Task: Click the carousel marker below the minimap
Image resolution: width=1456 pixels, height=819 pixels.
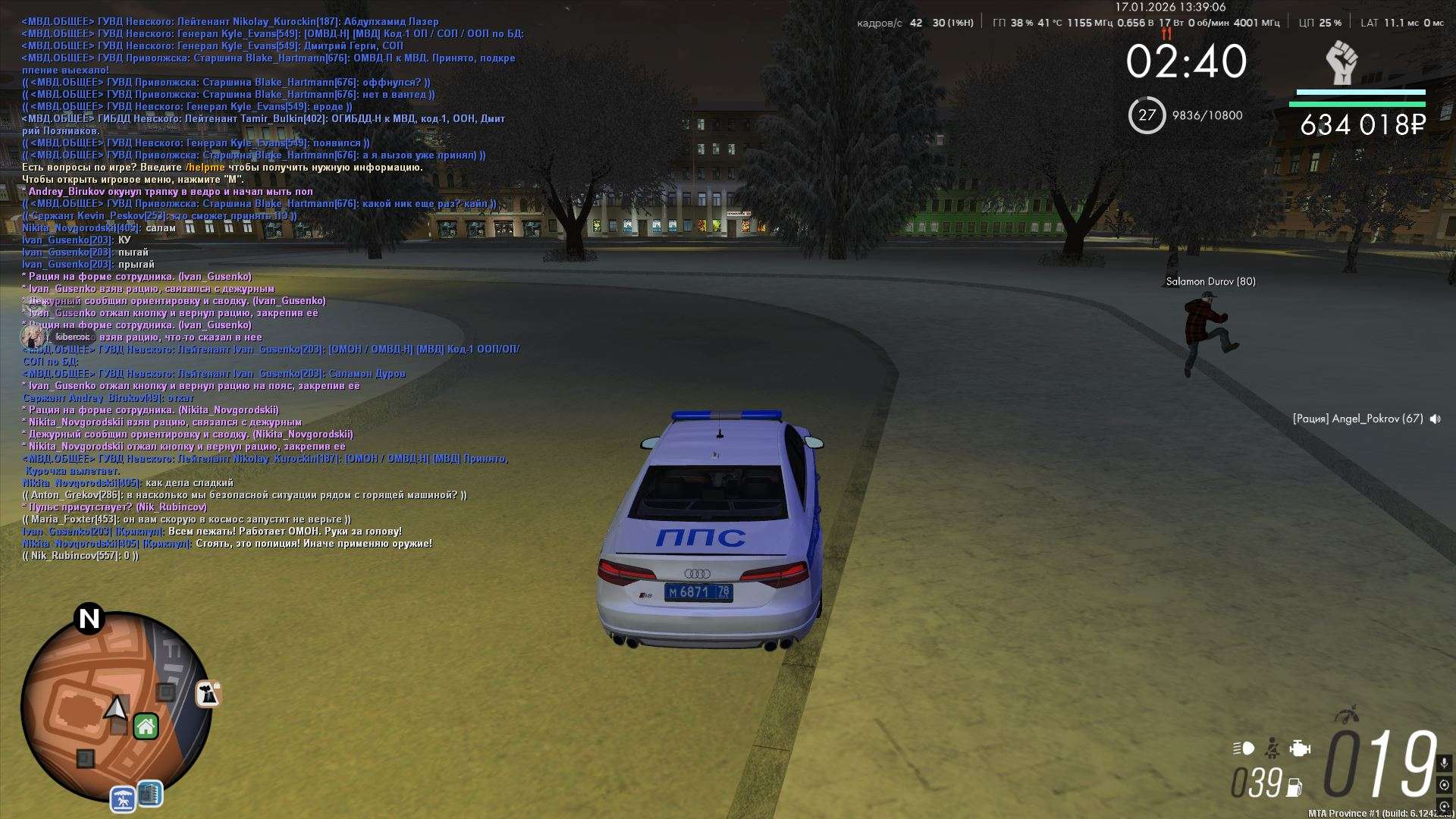Action: [123, 798]
